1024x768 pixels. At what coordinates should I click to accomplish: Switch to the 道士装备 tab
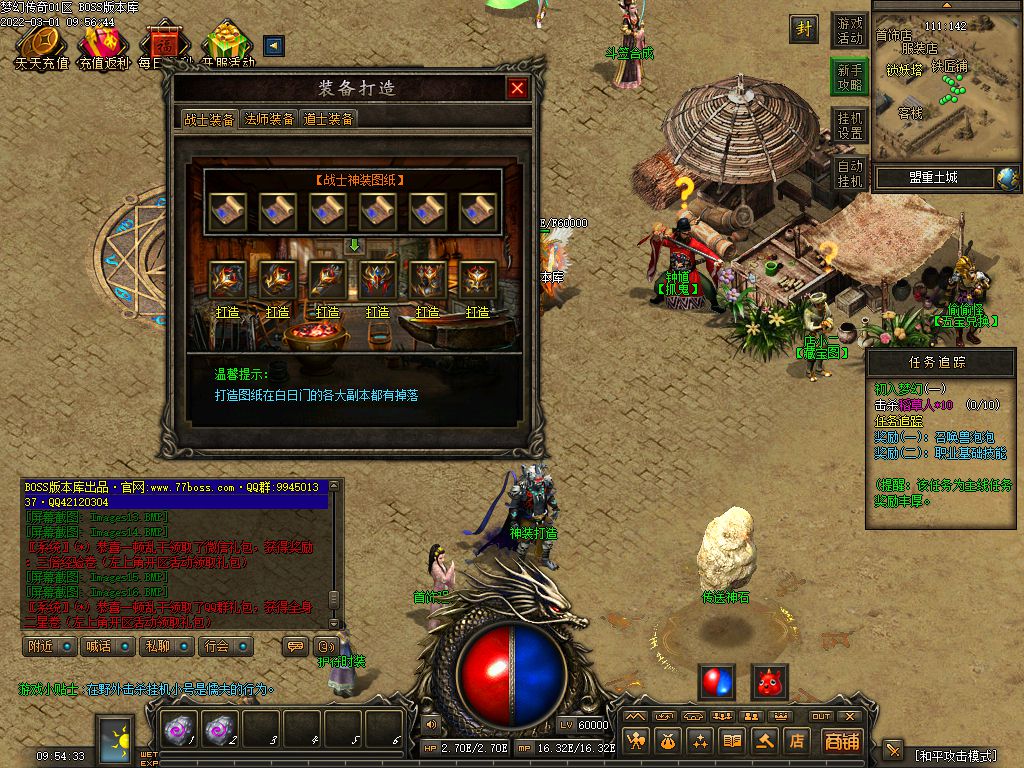(x=328, y=119)
